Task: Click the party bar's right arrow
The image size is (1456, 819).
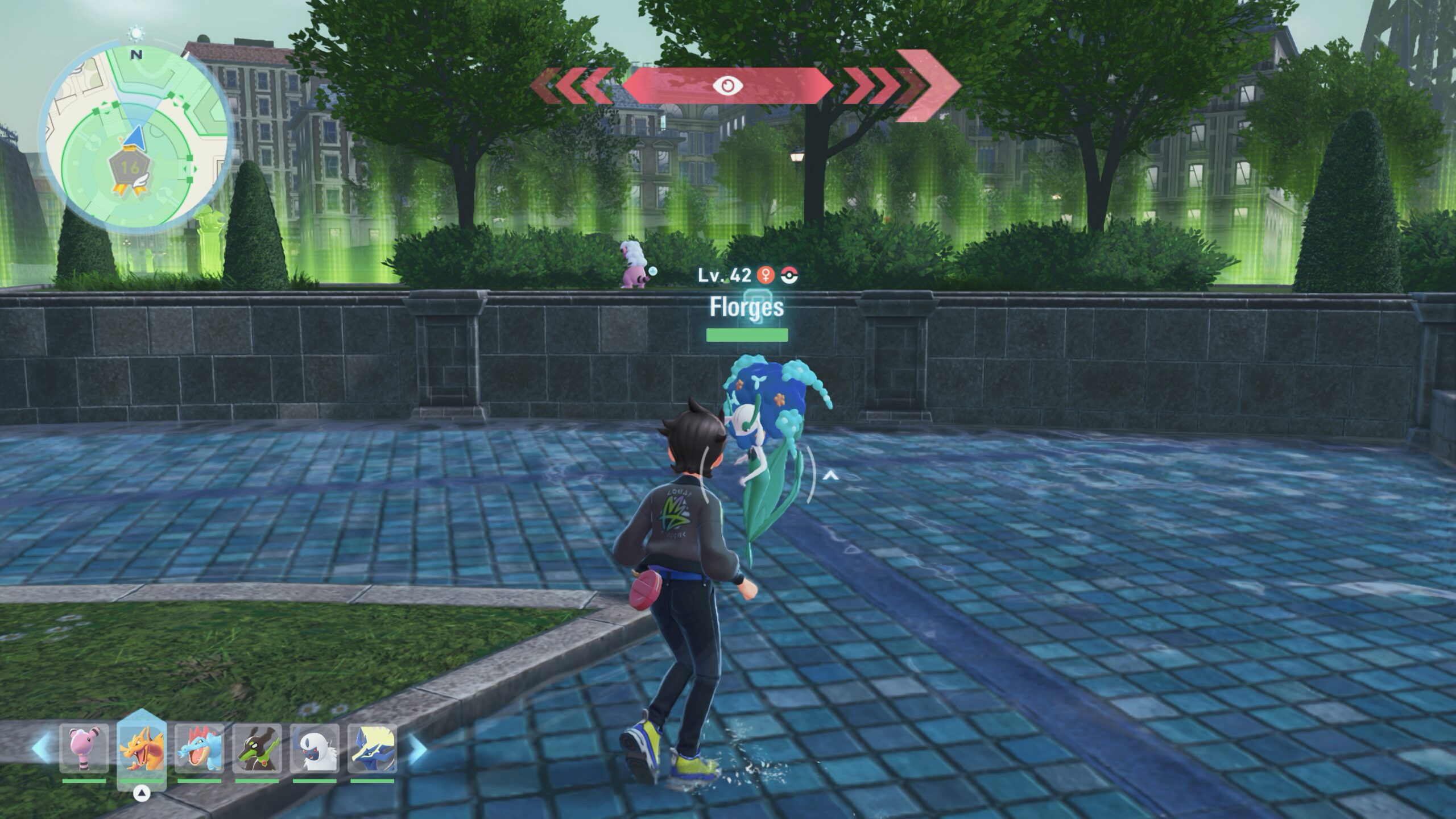Action: [x=417, y=748]
